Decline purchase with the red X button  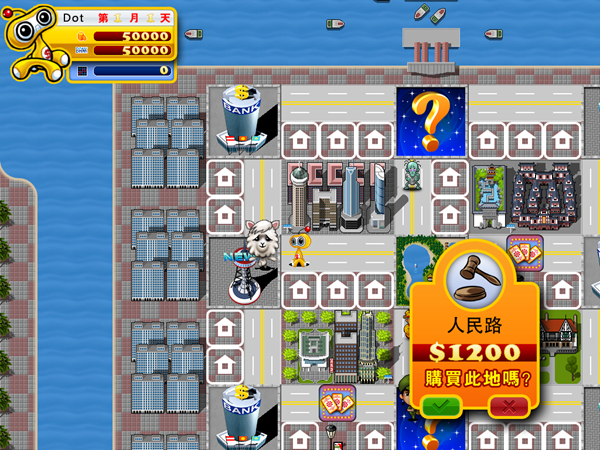509,406
